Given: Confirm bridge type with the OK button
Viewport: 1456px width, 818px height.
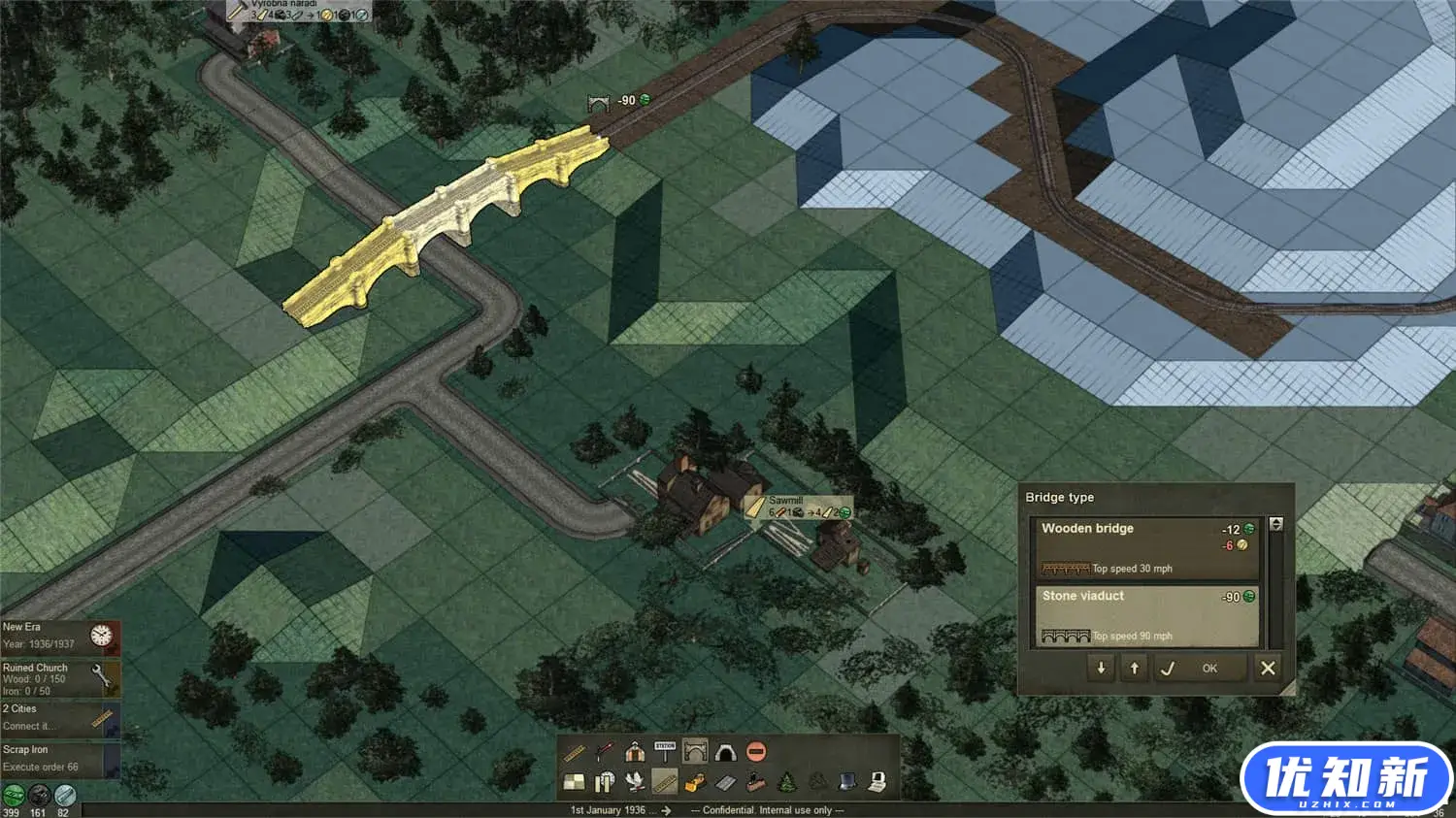Looking at the screenshot, I should (x=1208, y=668).
